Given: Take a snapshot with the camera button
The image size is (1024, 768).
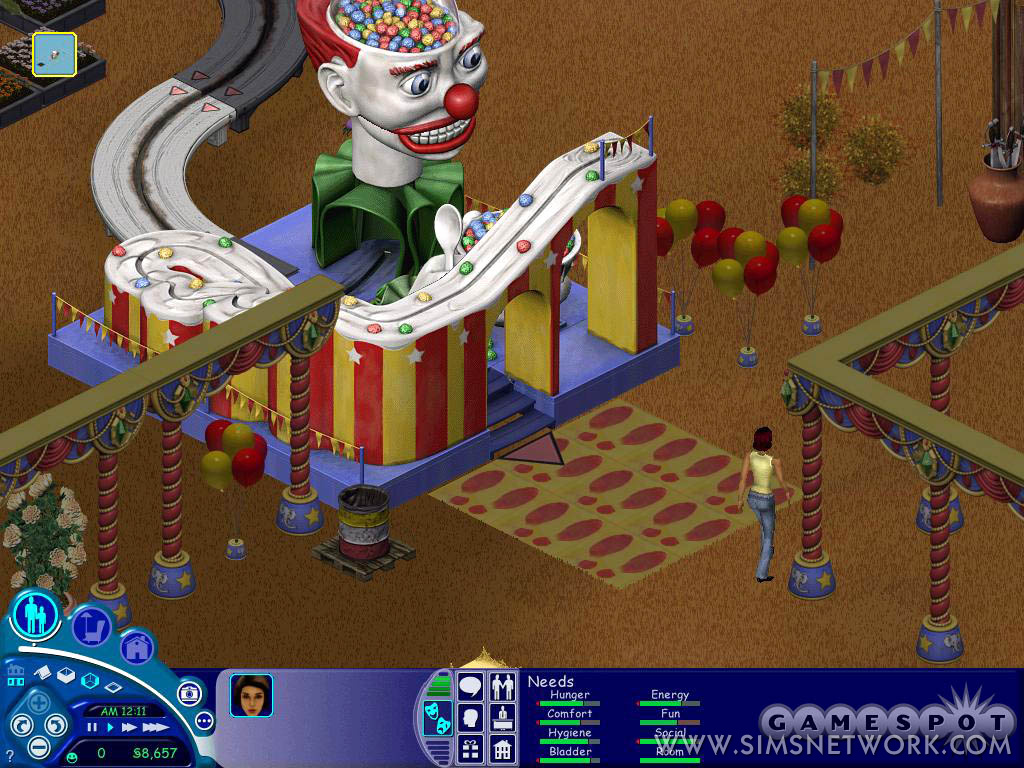Looking at the screenshot, I should point(189,693).
